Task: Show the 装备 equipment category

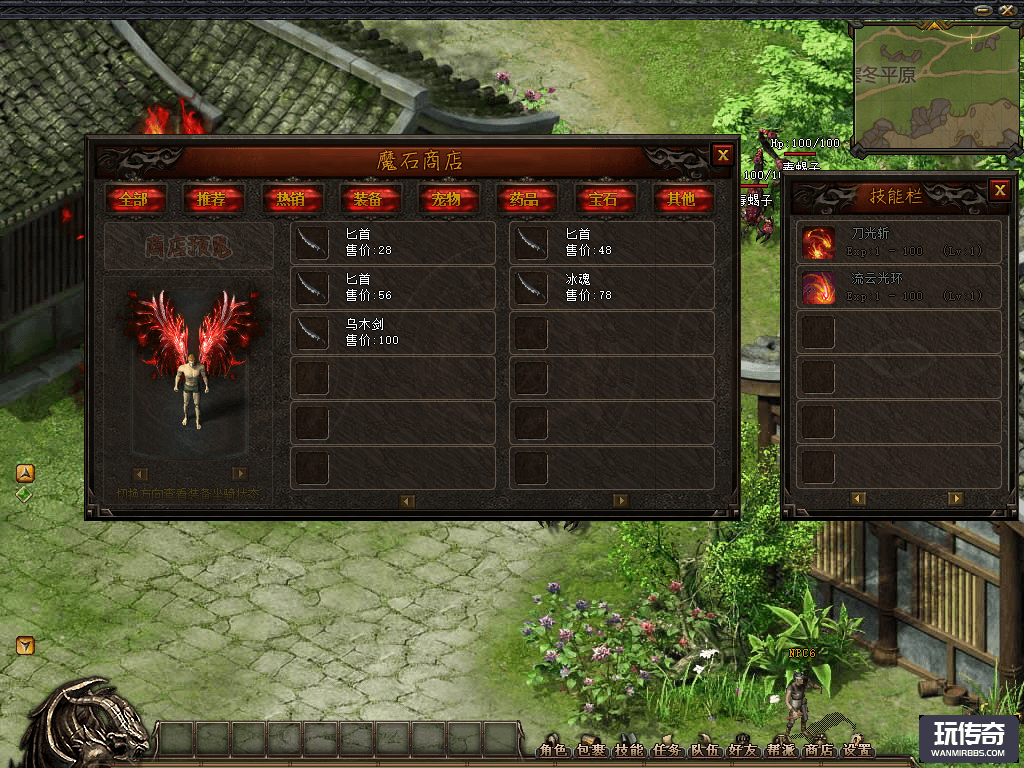Action: (x=369, y=198)
